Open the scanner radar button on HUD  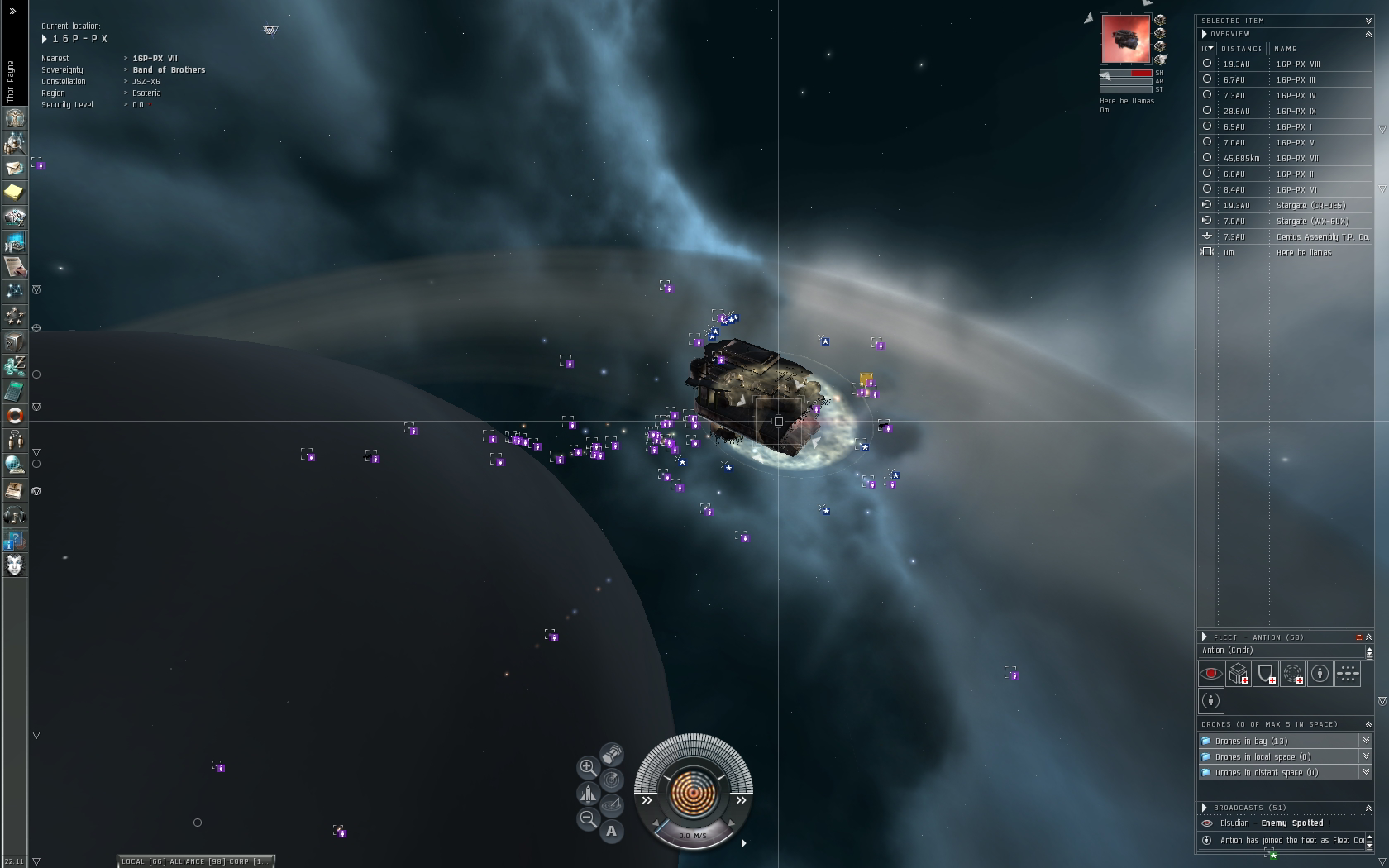pyautogui.click(x=612, y=780)
